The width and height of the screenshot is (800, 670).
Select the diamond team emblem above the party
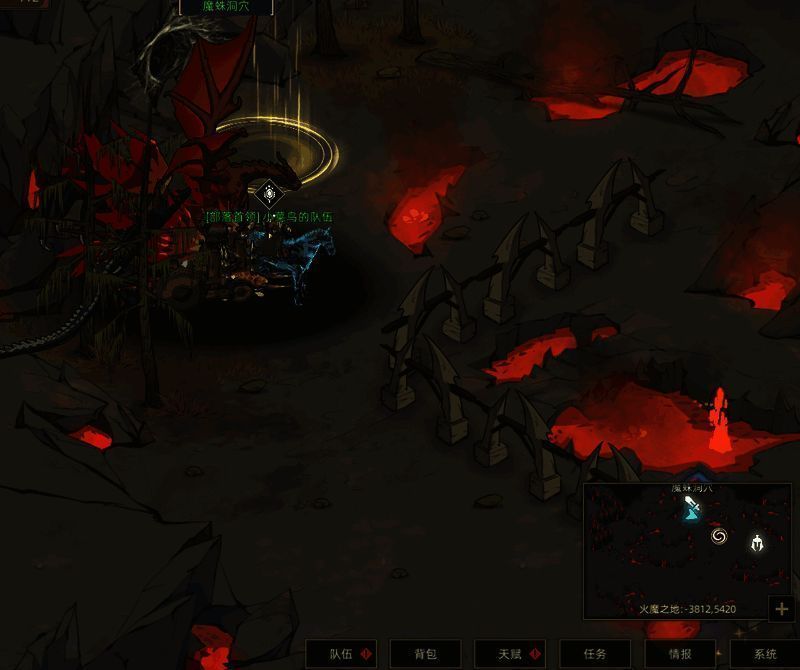tap(268, 193)
